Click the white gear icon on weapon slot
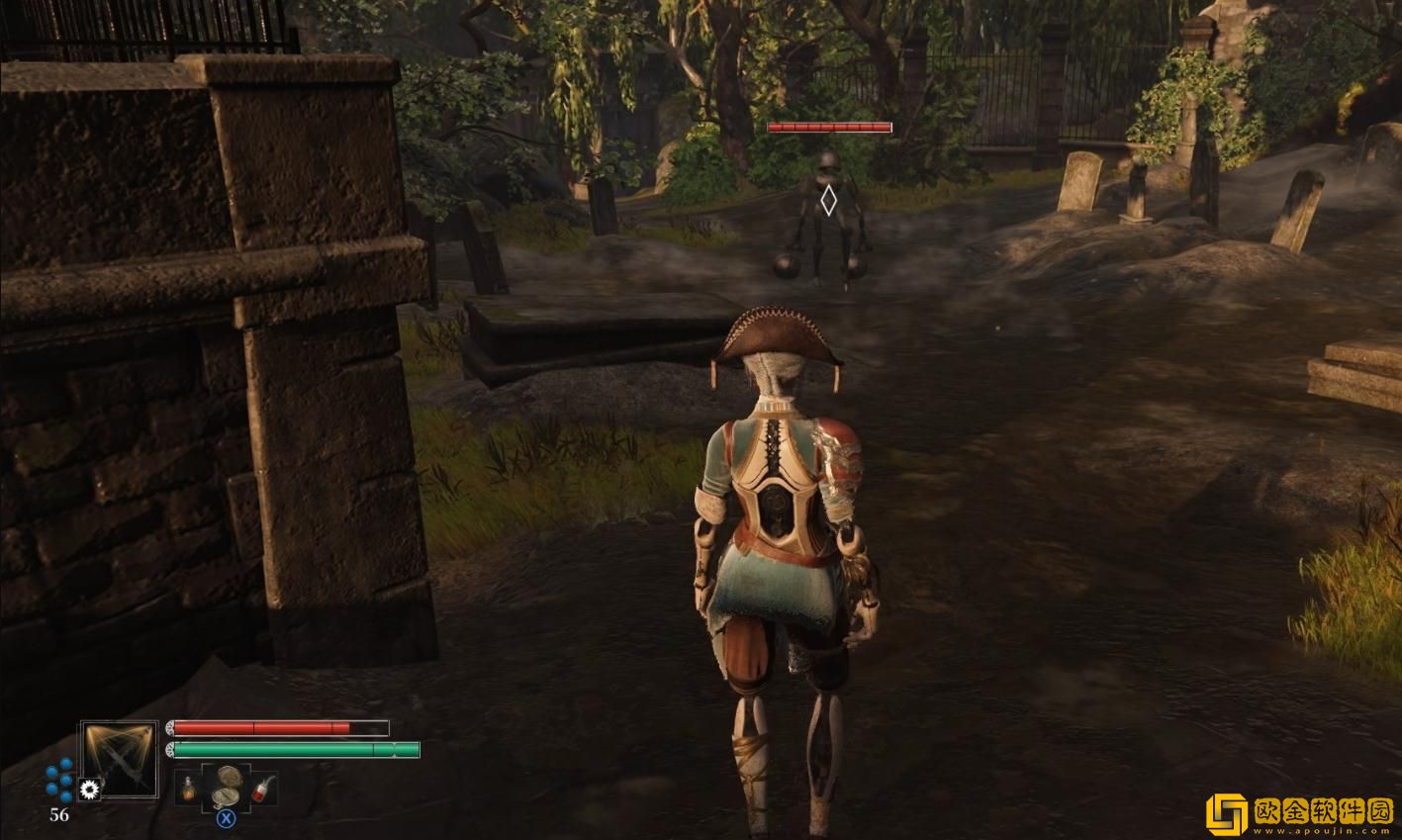 click(91, 789)
